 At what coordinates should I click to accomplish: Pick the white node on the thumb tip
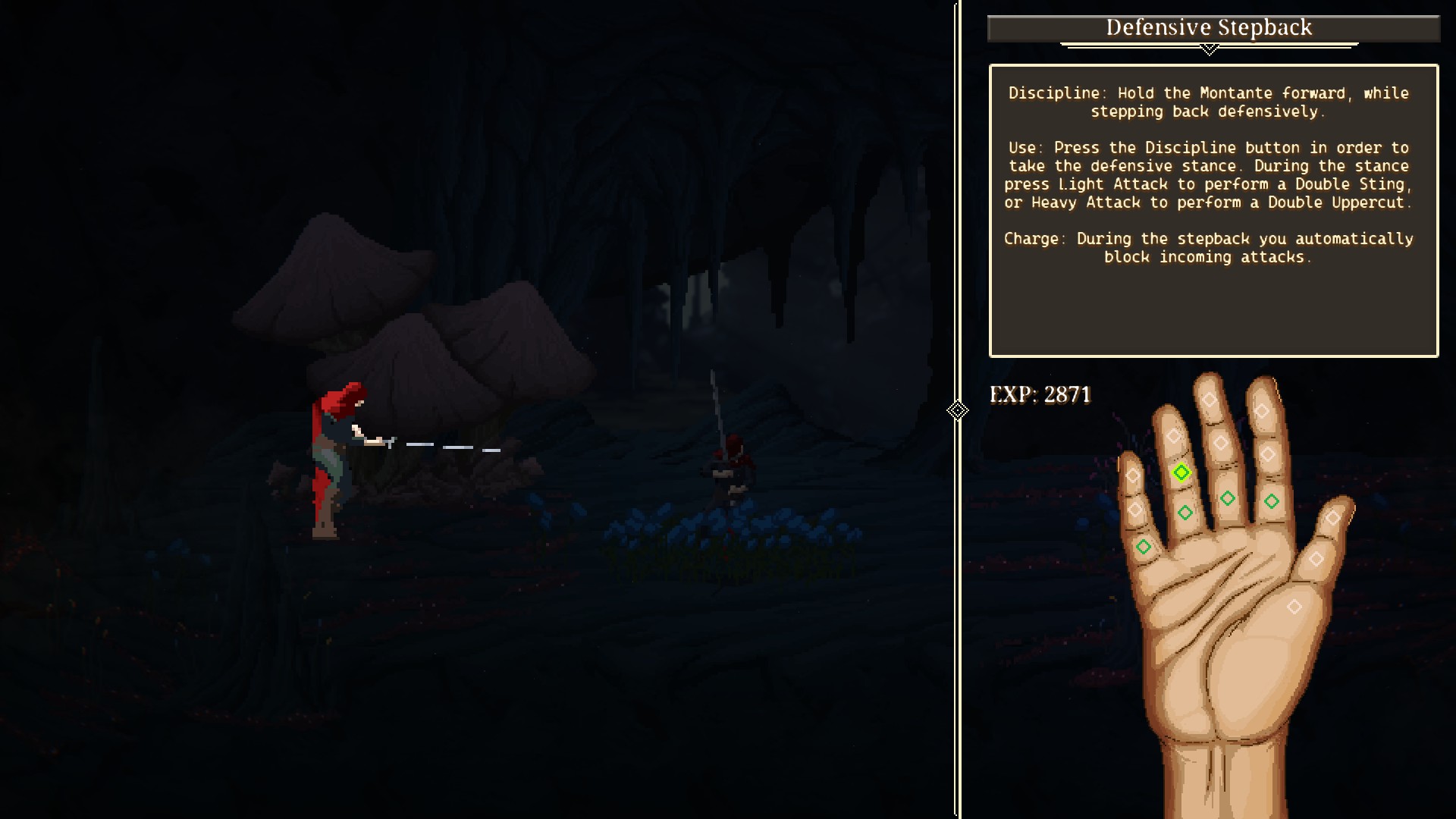tap(1333, 519)
